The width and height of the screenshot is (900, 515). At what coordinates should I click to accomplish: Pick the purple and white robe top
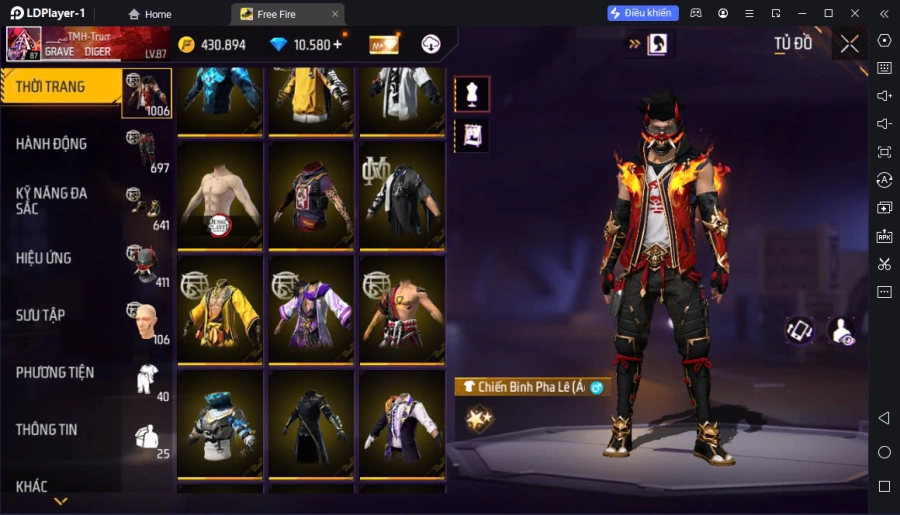[x=311, y=310]
